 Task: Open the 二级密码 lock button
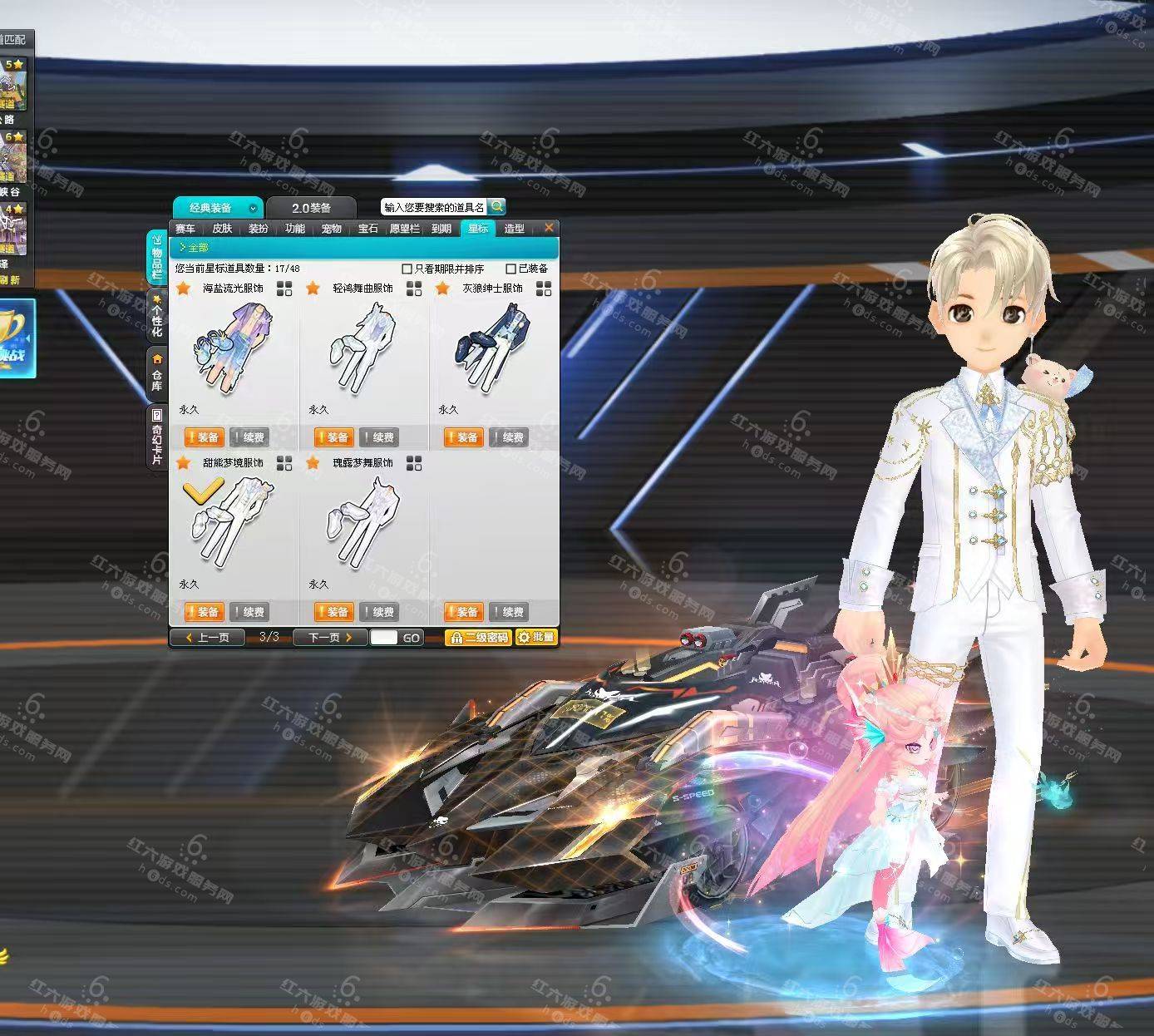click(x=478, y=638)
